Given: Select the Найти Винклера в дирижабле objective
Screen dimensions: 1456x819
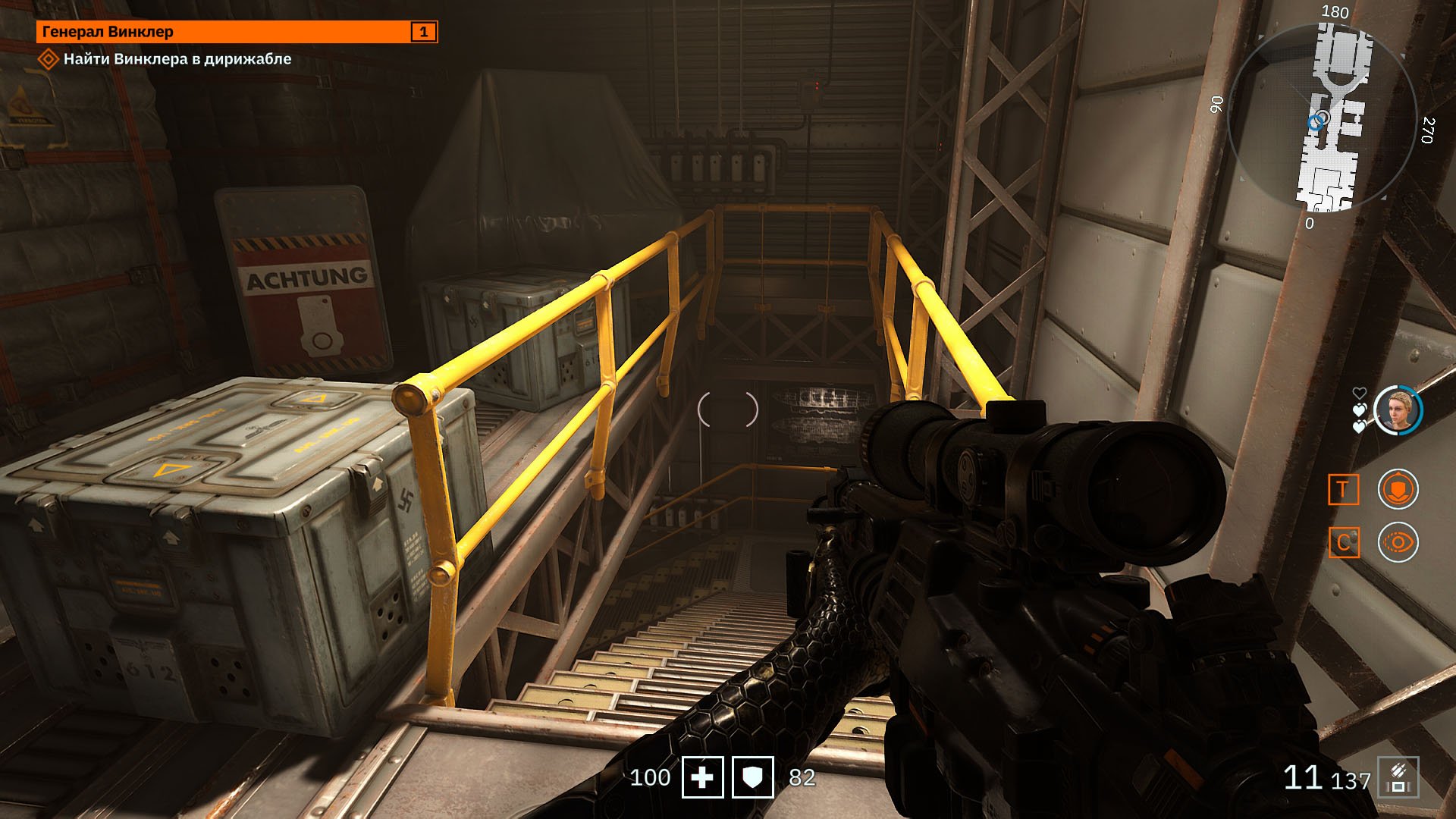Looking at the screenshot, I should (x=177, y=59).
